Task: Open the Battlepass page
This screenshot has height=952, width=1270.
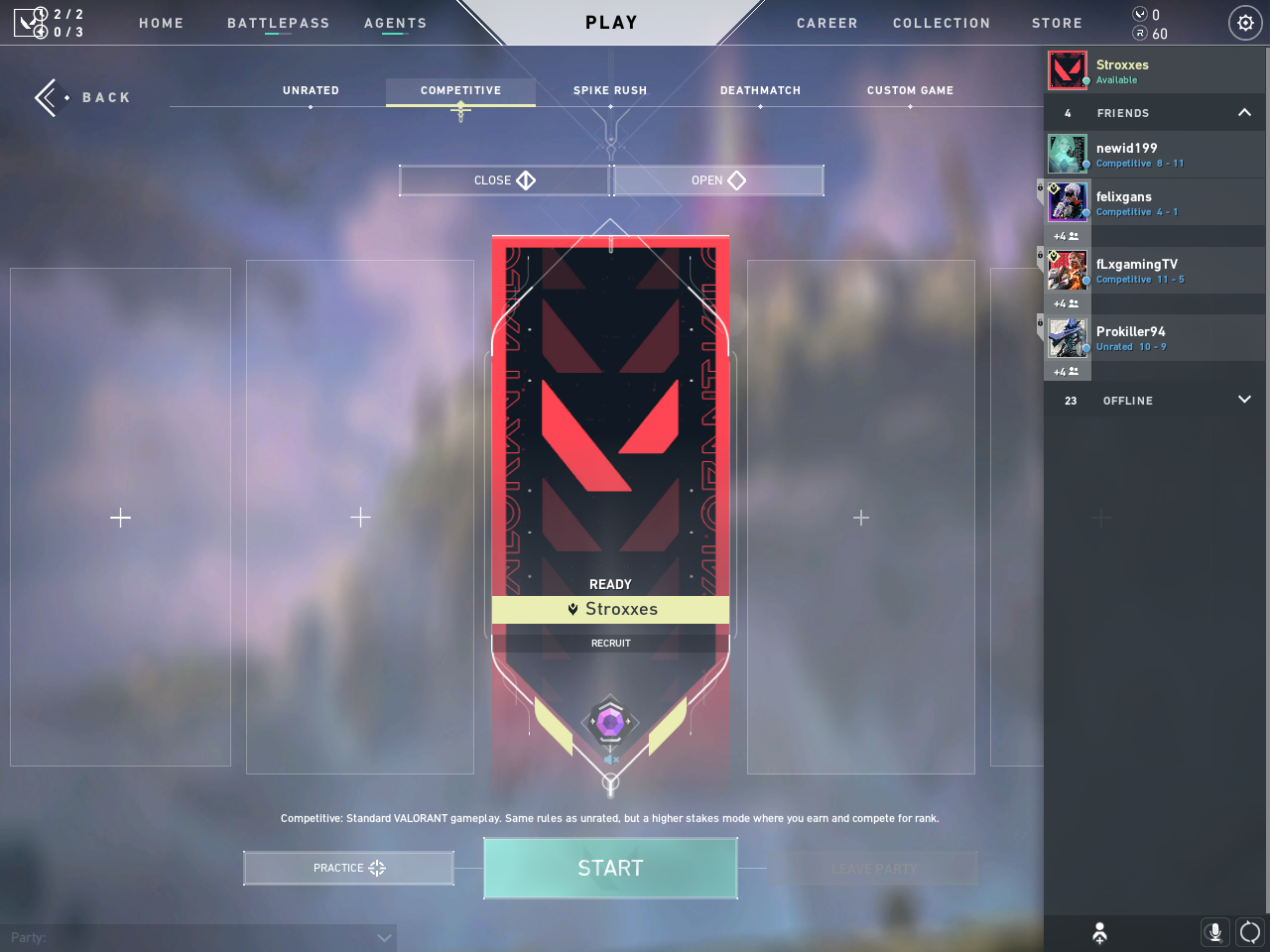Action: click(278, 23)
